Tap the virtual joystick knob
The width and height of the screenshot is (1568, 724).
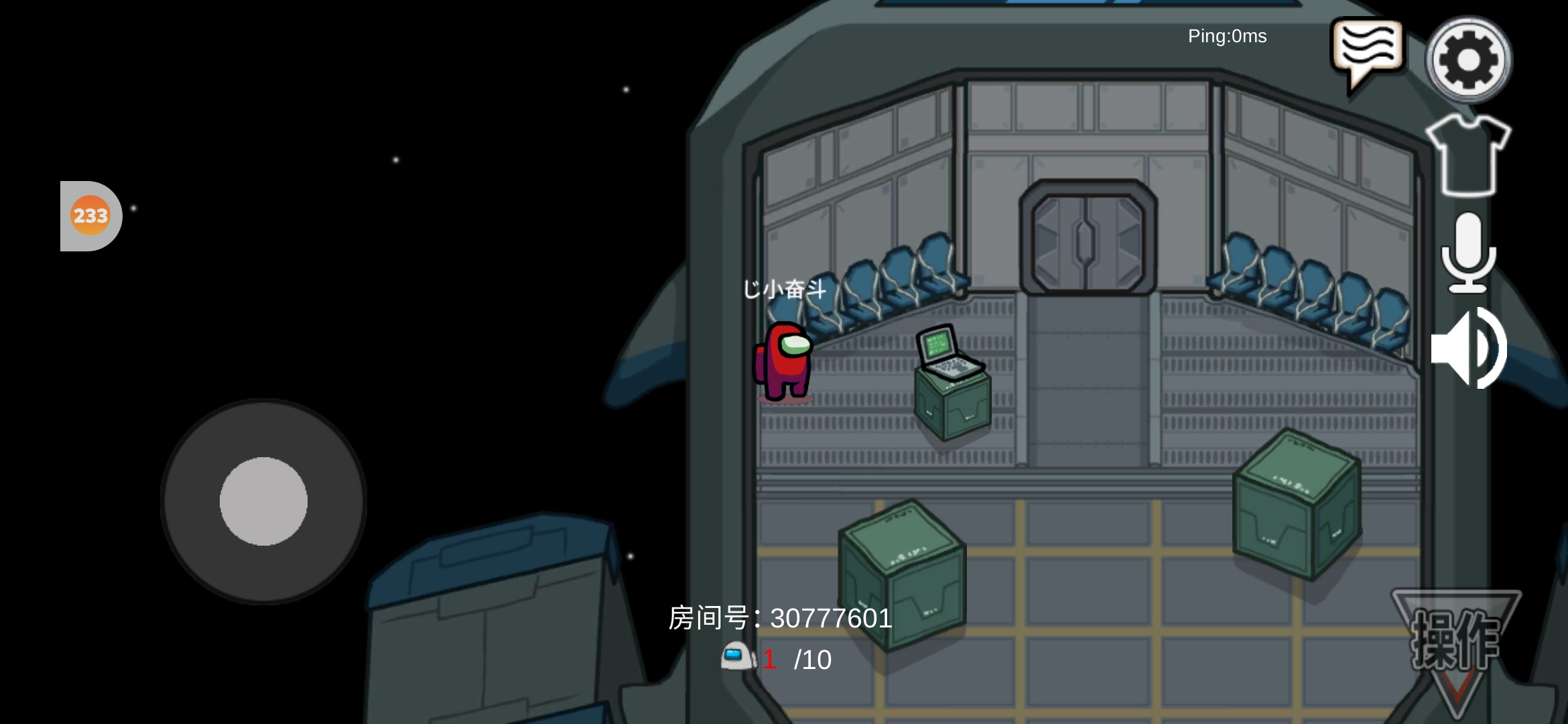point(263,501)
